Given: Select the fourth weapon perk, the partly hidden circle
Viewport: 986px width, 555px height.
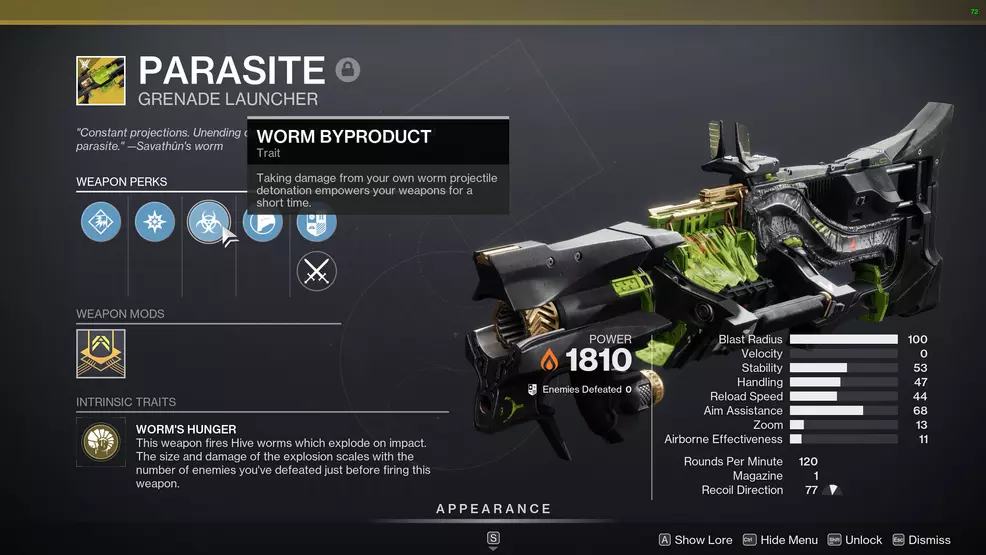Looking at the screenshot, I should tap(264, 221).
